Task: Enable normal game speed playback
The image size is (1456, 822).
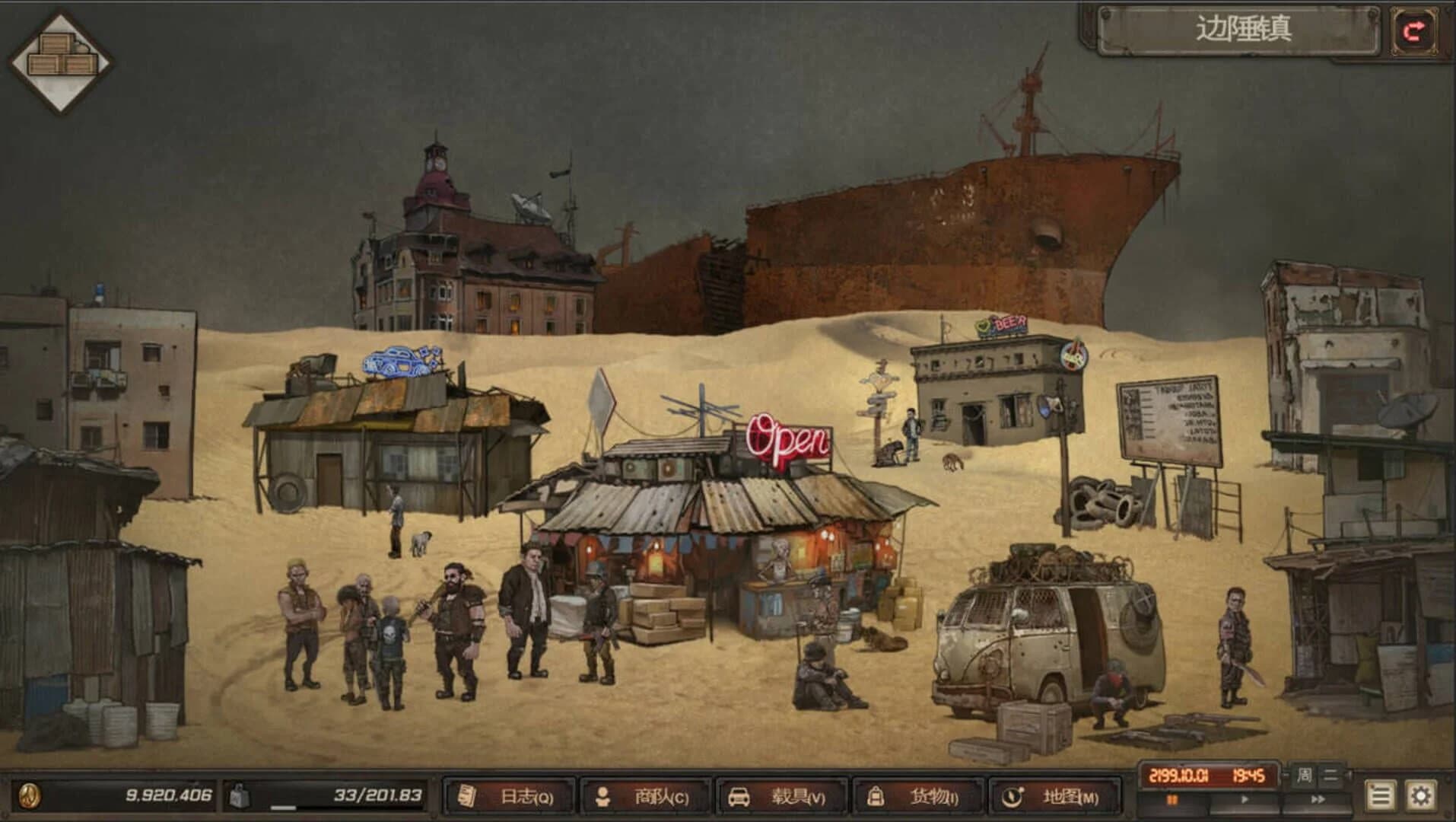Action: click(1243, 798)
